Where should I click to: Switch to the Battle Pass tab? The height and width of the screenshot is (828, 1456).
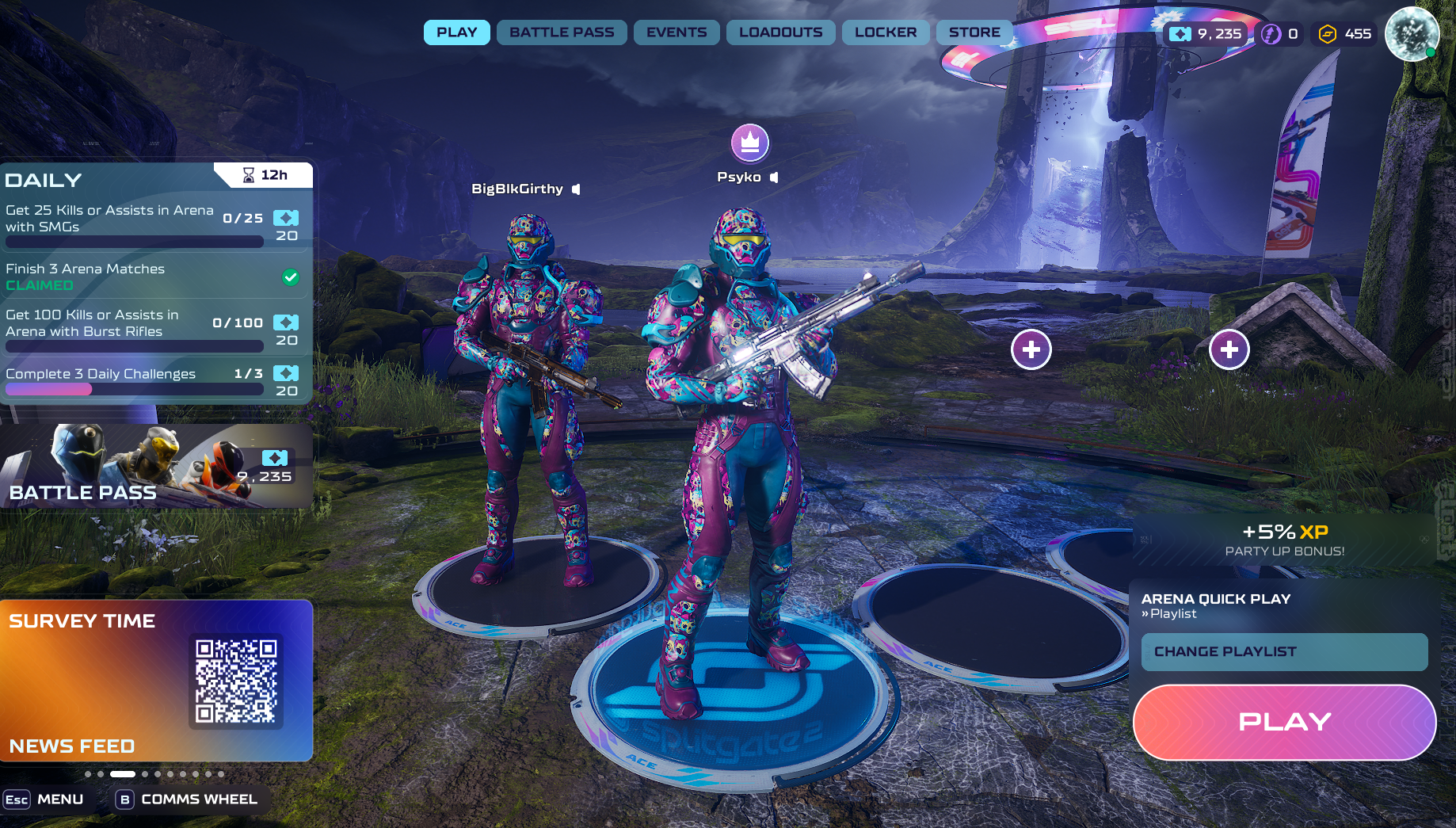pyautogui.click(x=562, y=32)
